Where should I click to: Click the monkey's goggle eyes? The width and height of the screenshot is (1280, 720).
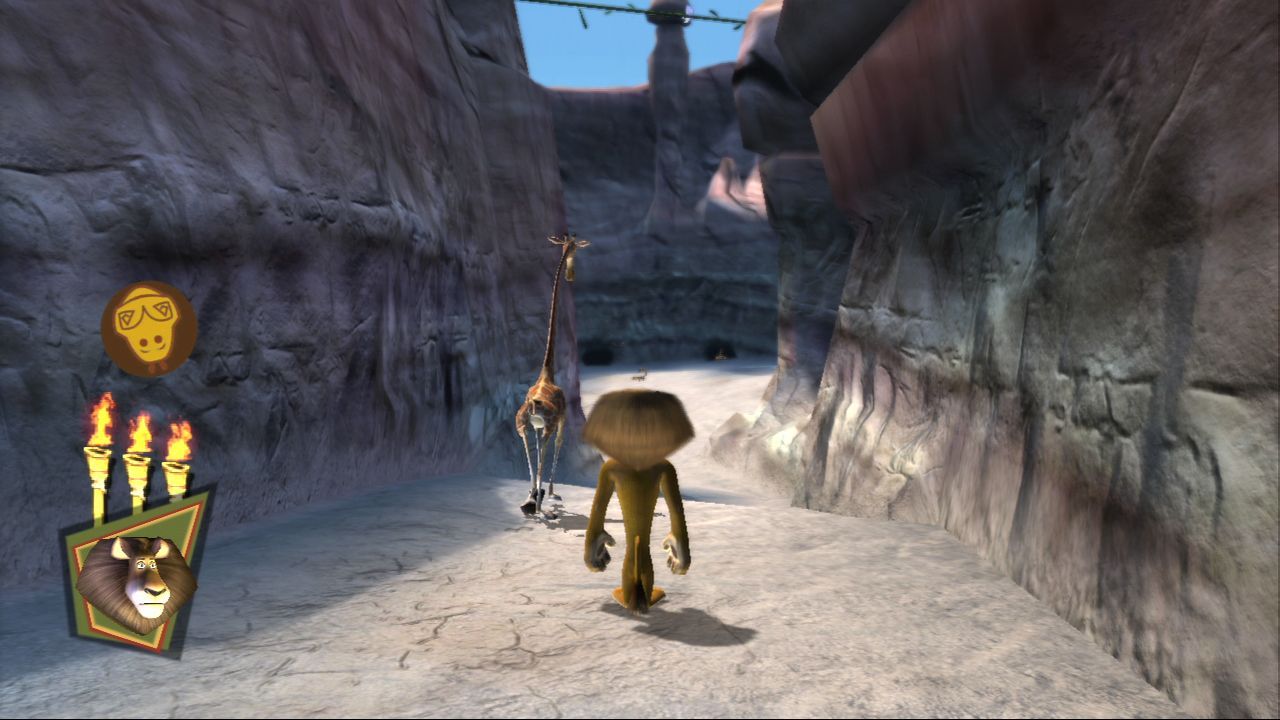point(143,315)
